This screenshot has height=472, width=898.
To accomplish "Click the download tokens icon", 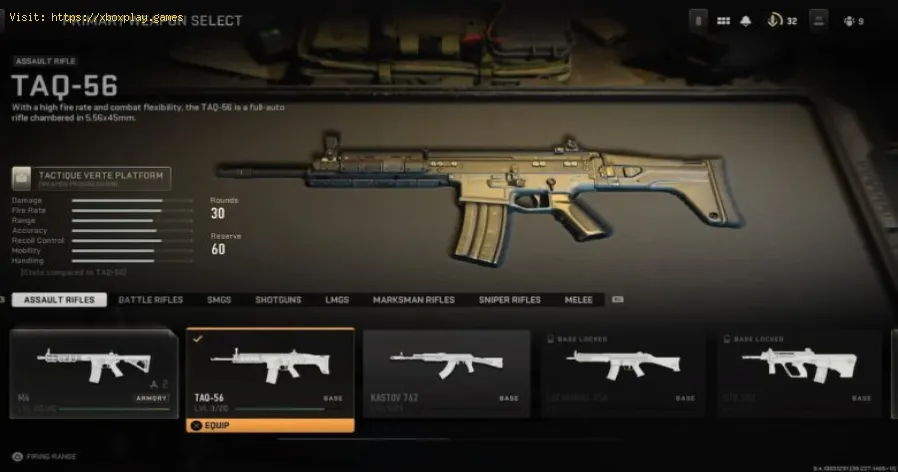I will (x=774, y=19).
